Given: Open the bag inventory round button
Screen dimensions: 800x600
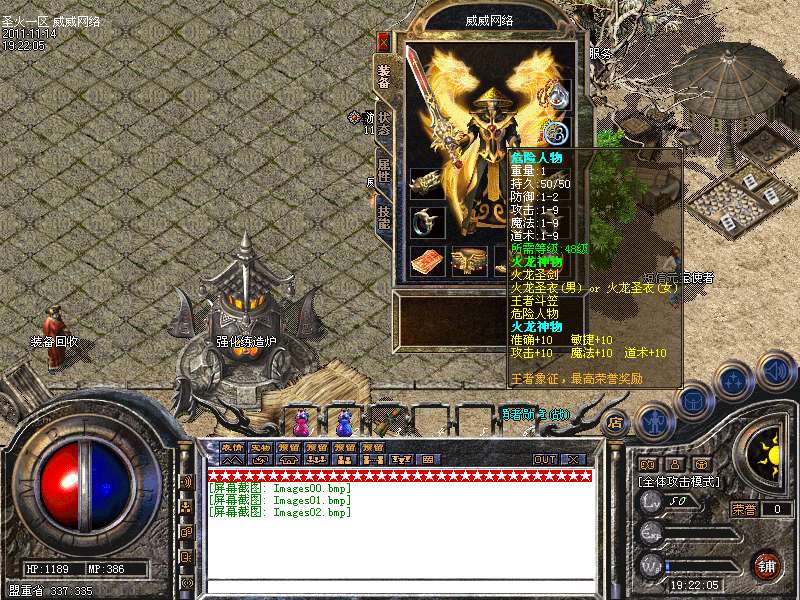Looking at the screenshot, I should coord(694,402).
